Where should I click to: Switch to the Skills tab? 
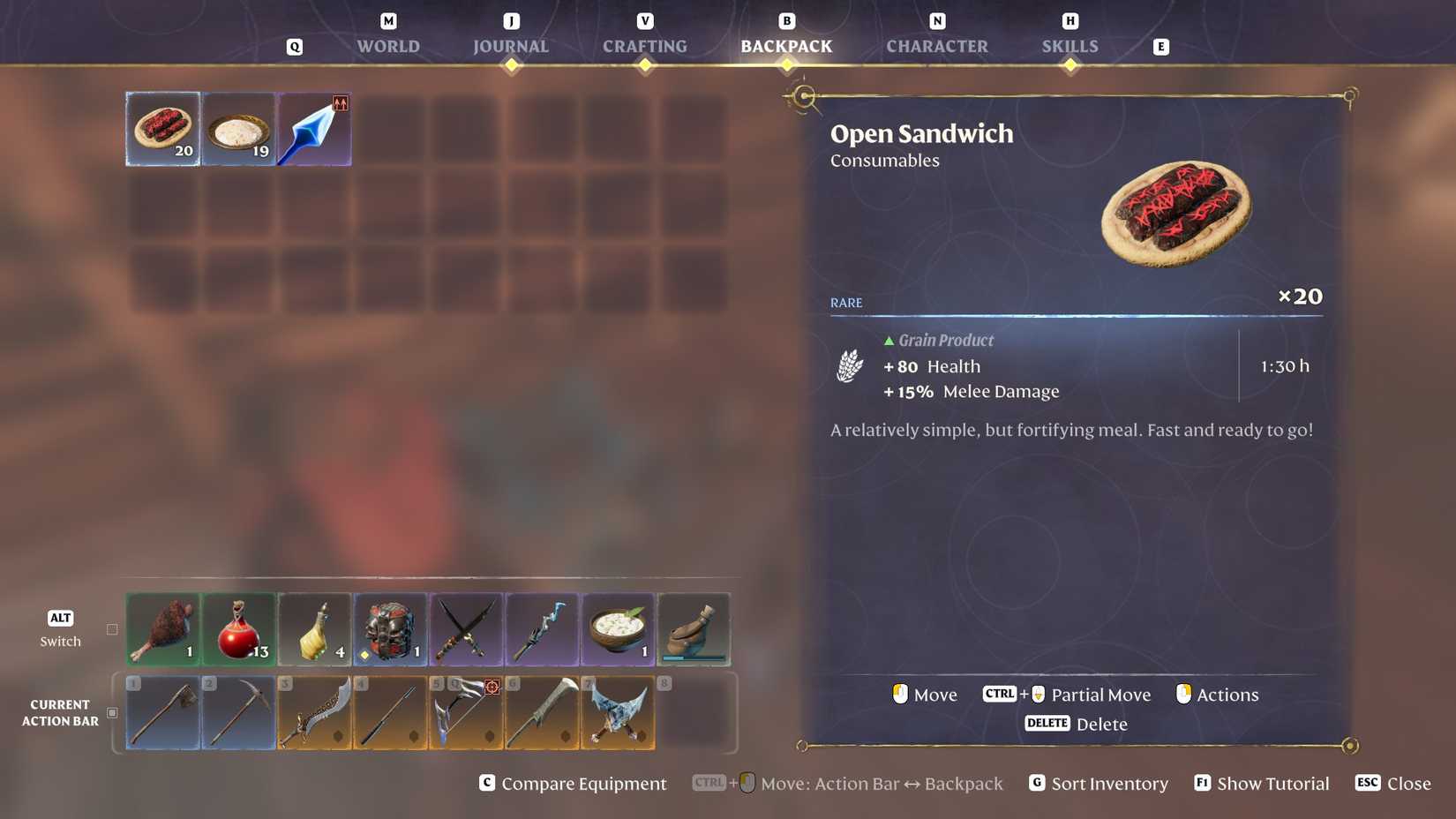pos(1069,46)
